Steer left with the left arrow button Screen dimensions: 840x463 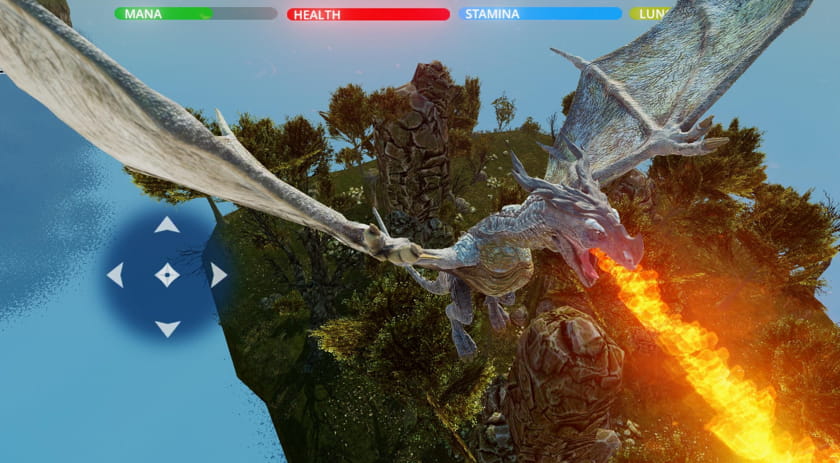coord(115,275)
